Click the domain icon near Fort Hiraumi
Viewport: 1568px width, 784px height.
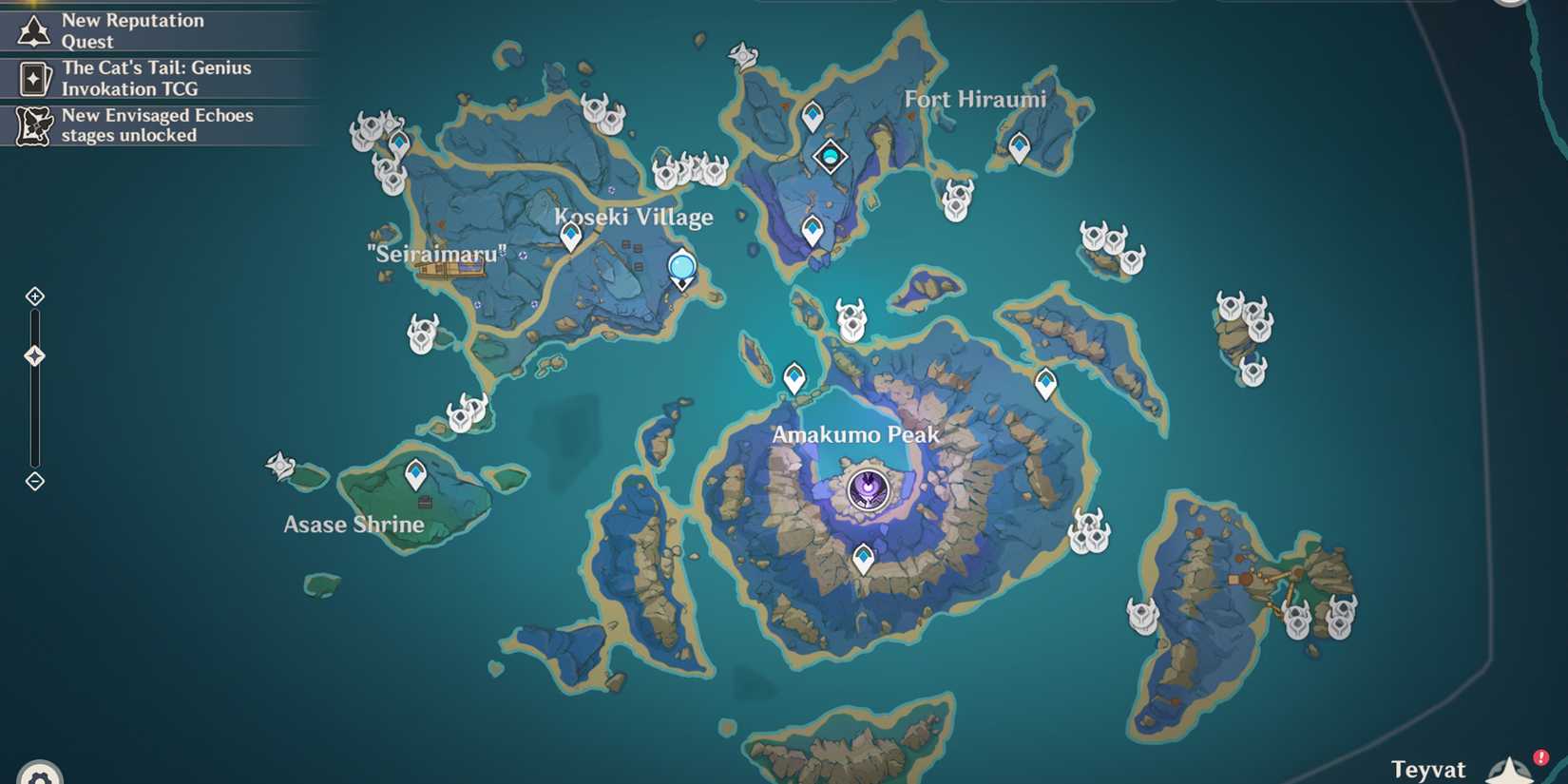(830, 156)
